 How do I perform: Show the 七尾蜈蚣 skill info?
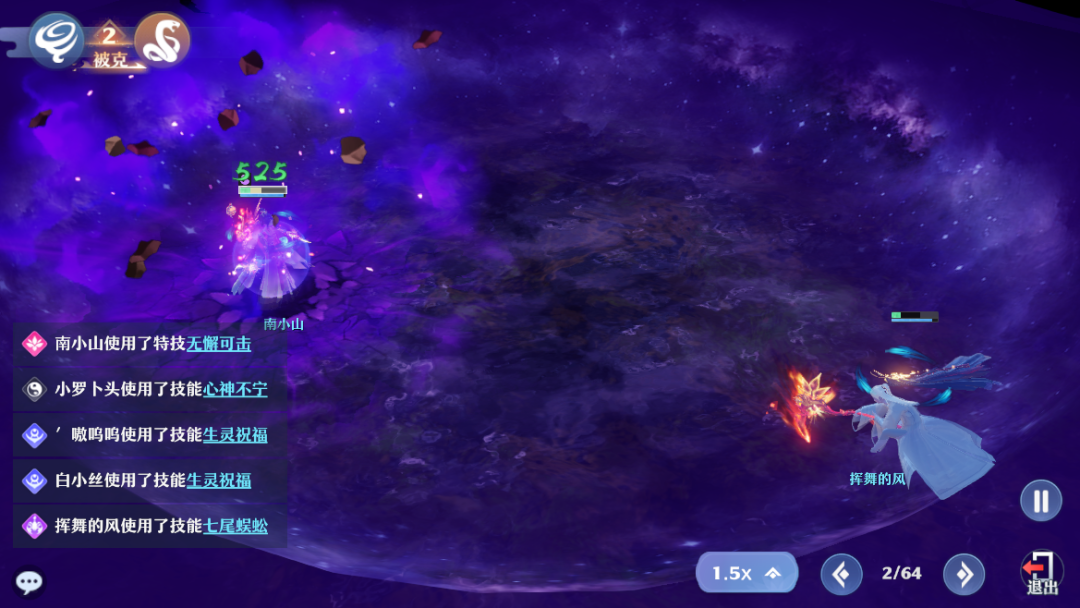tap(235, 525)
